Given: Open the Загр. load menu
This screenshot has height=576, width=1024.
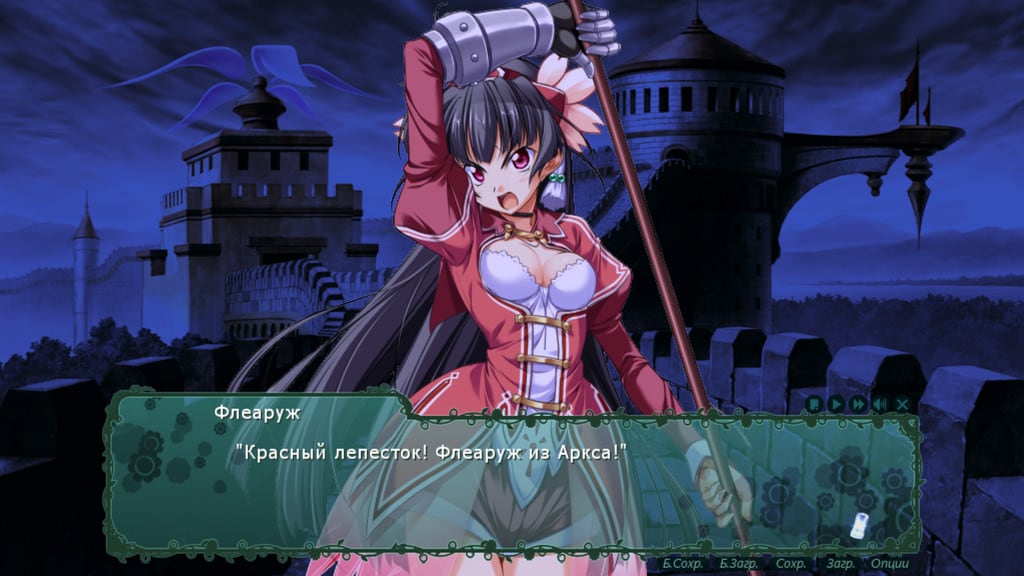Looking at the screenshot, I should [839, 564].
